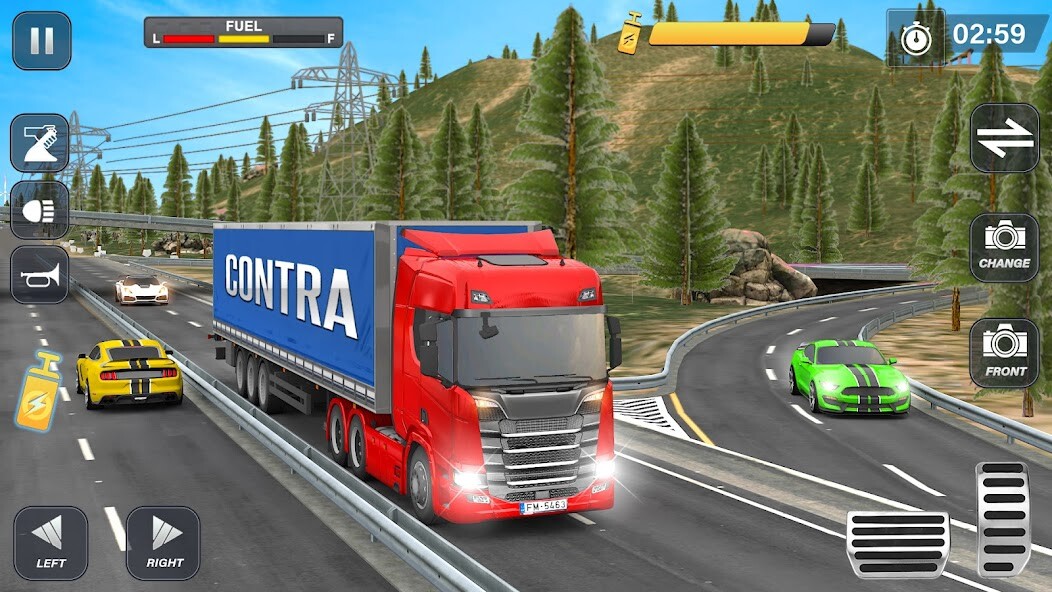This screenshot has width=1052, height=592.
Task: Switch to the FRONT camera view
Action: (x=1004, y=353)
